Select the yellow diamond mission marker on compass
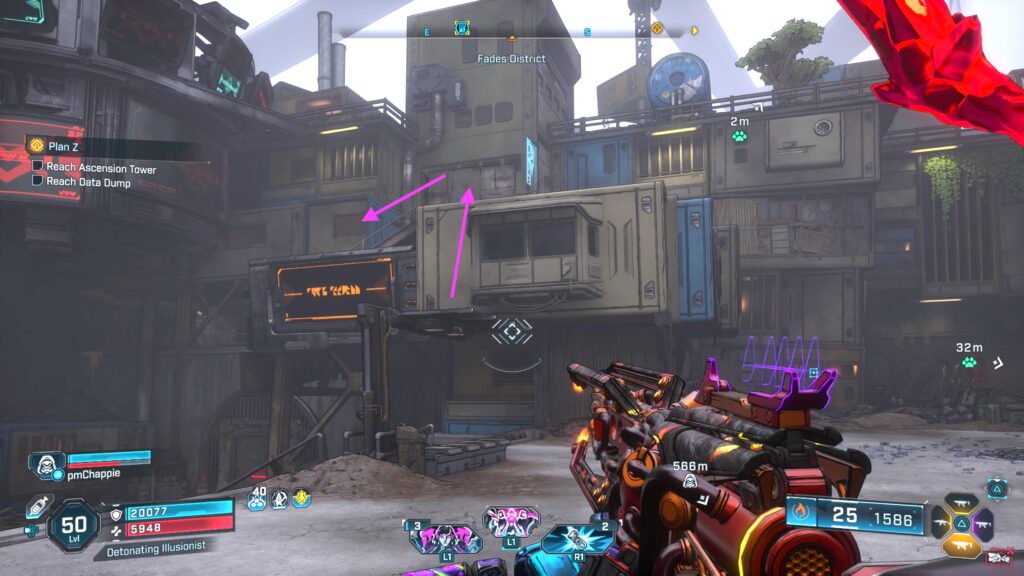The height and width of the screenshot is (576, 1024). (657, 29)
